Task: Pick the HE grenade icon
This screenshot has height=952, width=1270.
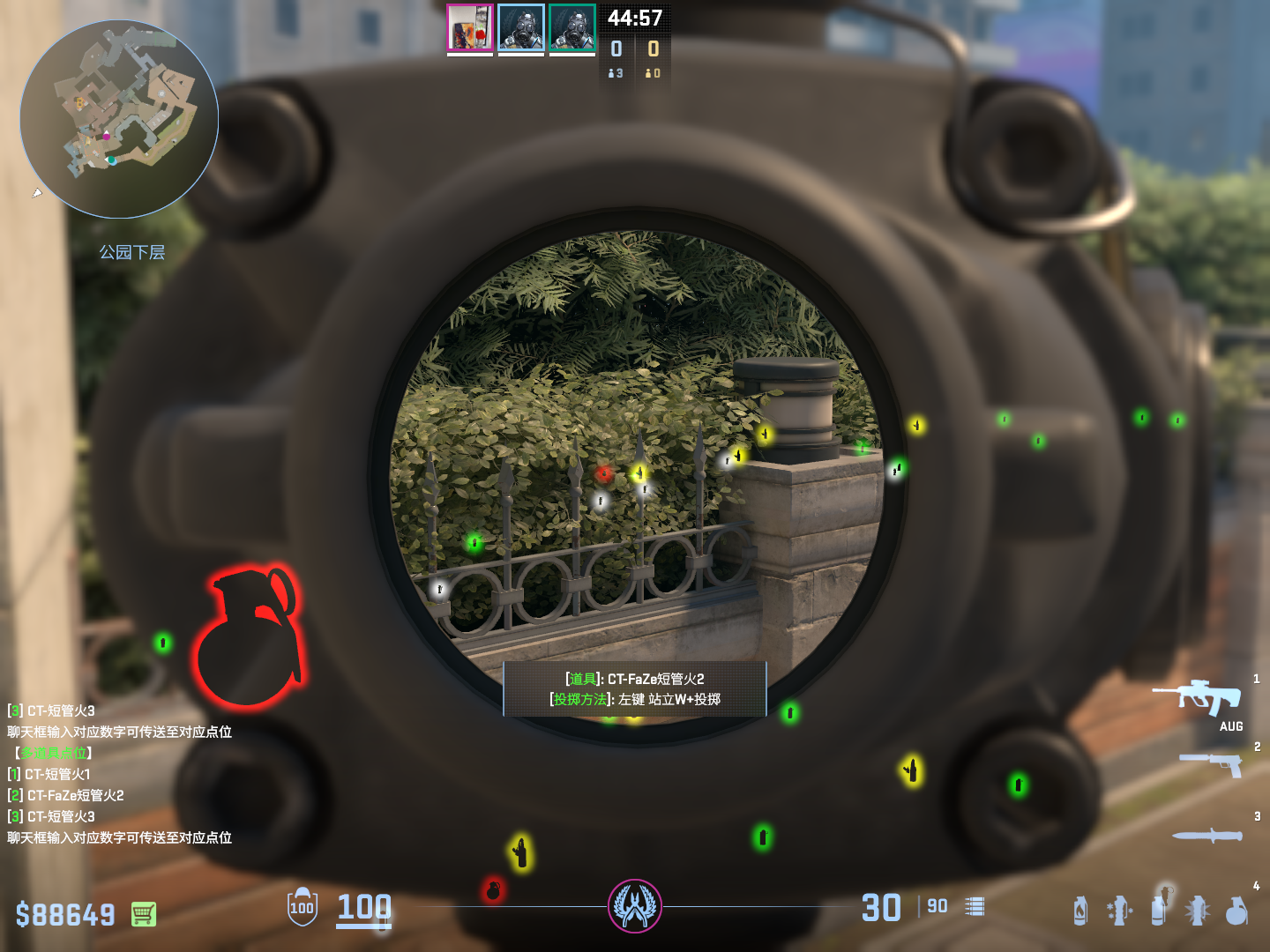Action: [1237, 911]
